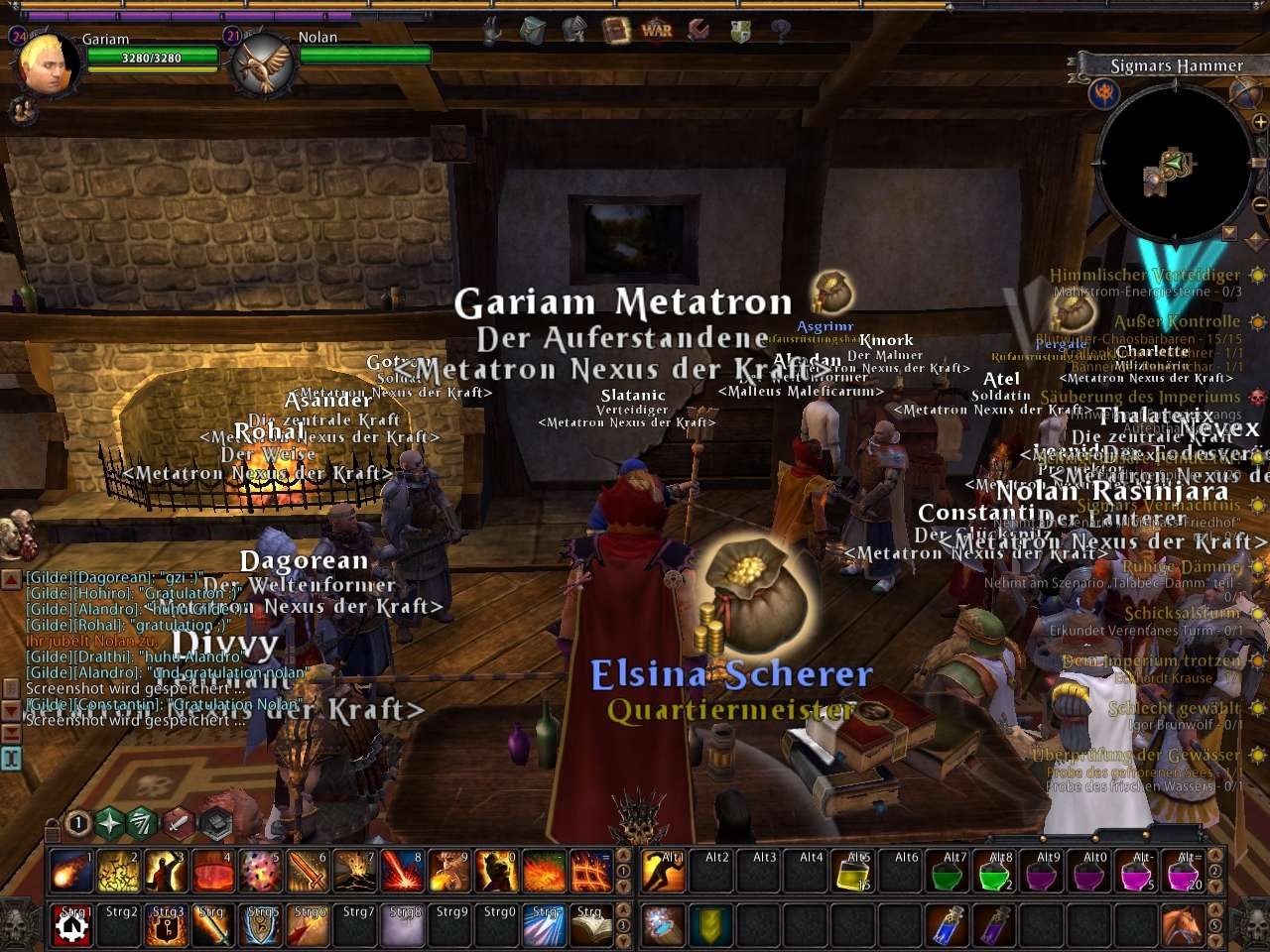Activate the fireball ability in slot 1
This screenshot has height=952, width=1270.
[x=71, y=872]
